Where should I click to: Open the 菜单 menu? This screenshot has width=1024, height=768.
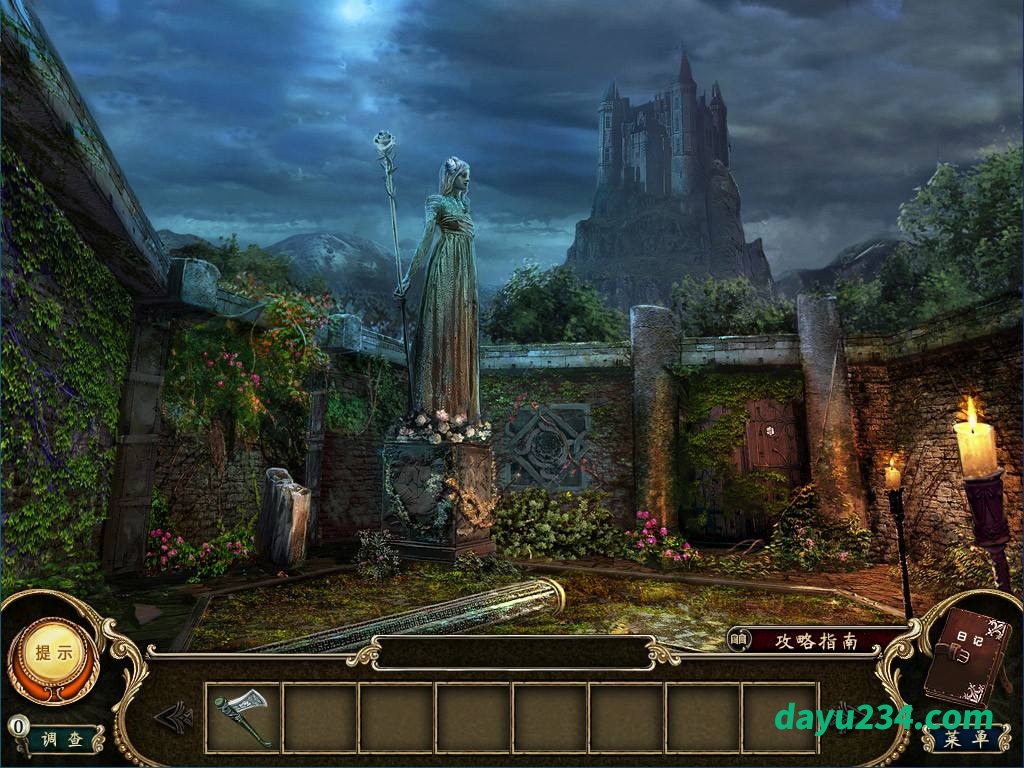tap(965, 739)
